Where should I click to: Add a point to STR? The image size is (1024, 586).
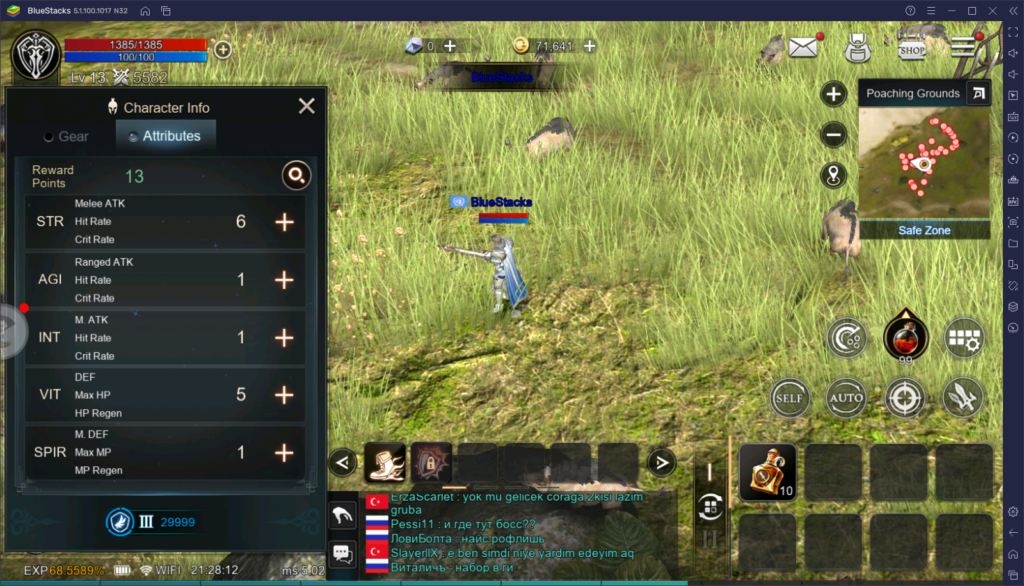click(285, 222)
